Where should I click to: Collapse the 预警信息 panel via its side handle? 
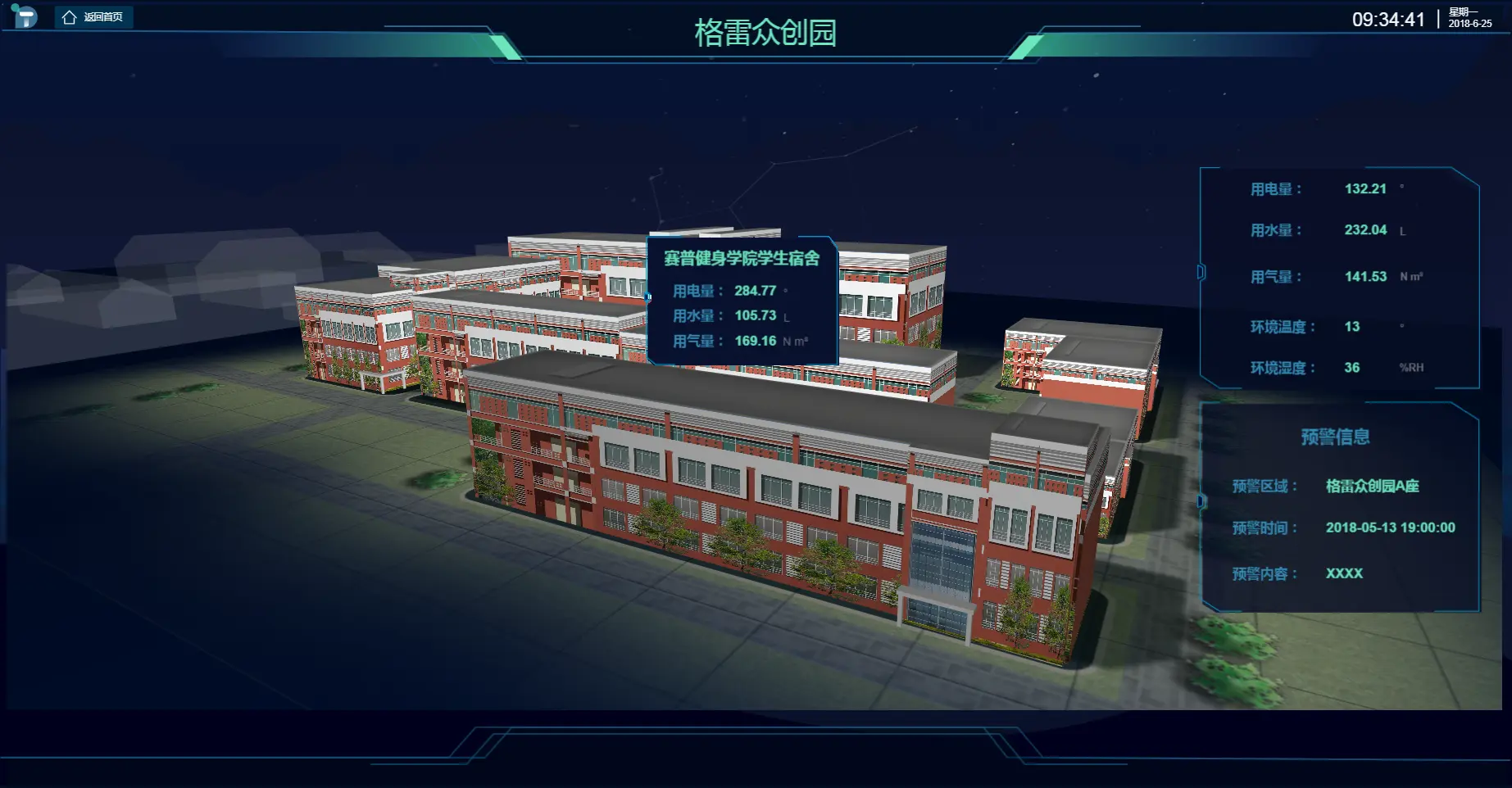[x=1201, y=500]
